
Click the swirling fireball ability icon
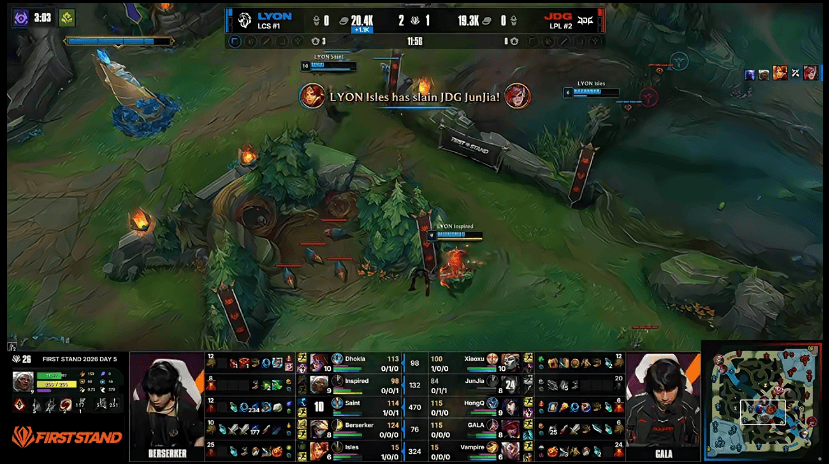point(67,405)
